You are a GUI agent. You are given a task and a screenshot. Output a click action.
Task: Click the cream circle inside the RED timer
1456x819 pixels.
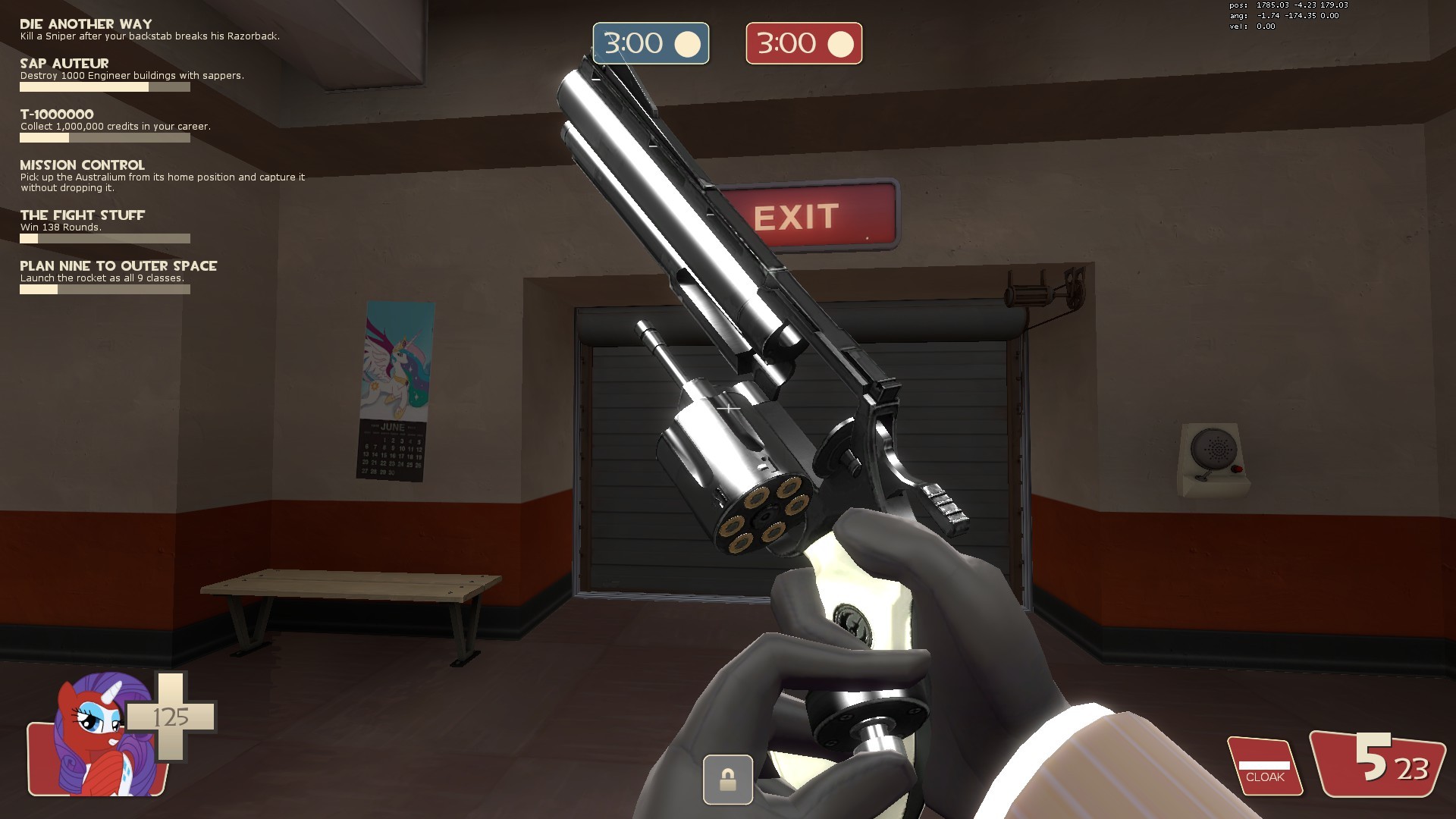(839, 44)
